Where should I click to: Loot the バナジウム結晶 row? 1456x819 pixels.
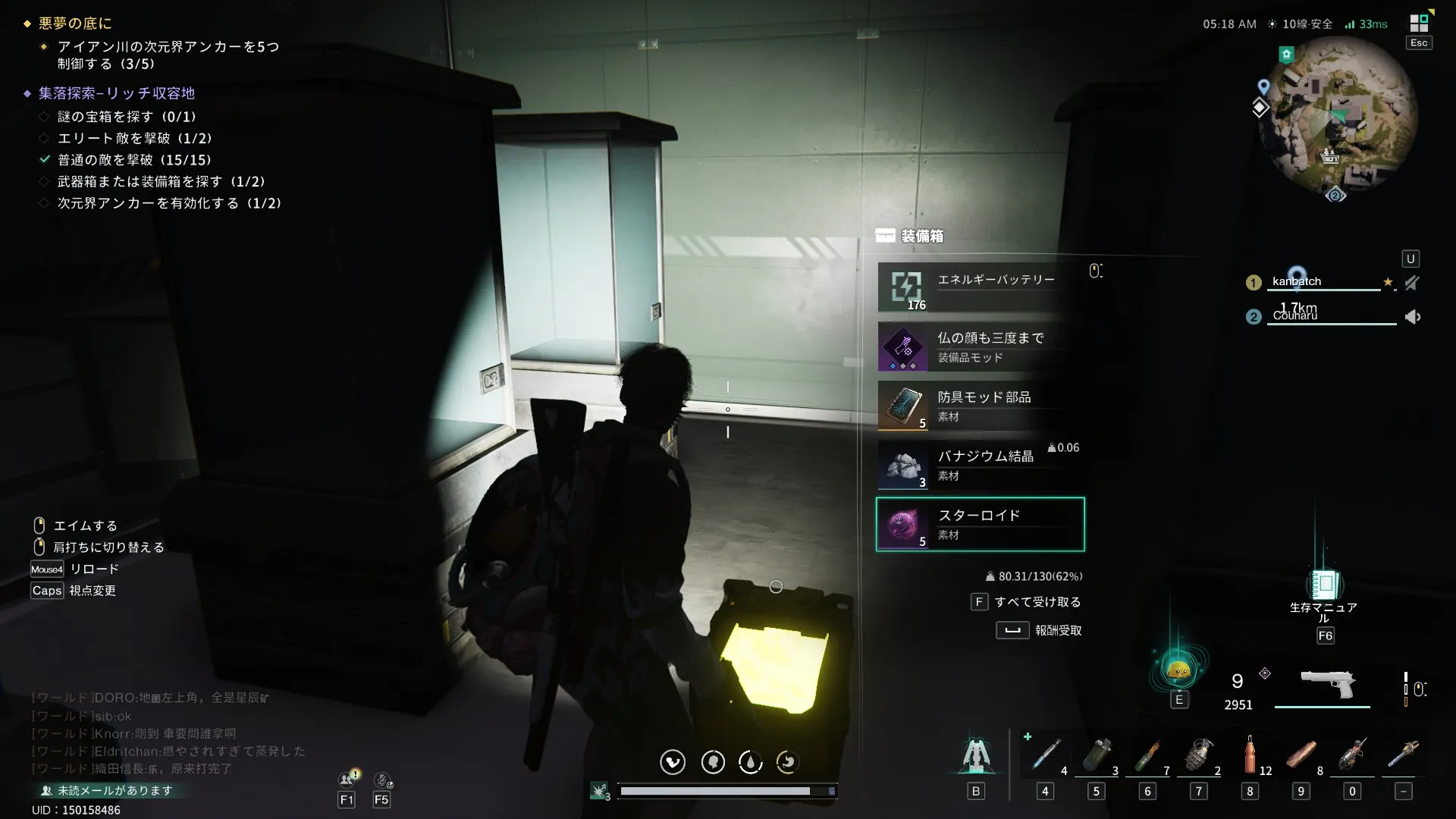[x=980, y=465]
